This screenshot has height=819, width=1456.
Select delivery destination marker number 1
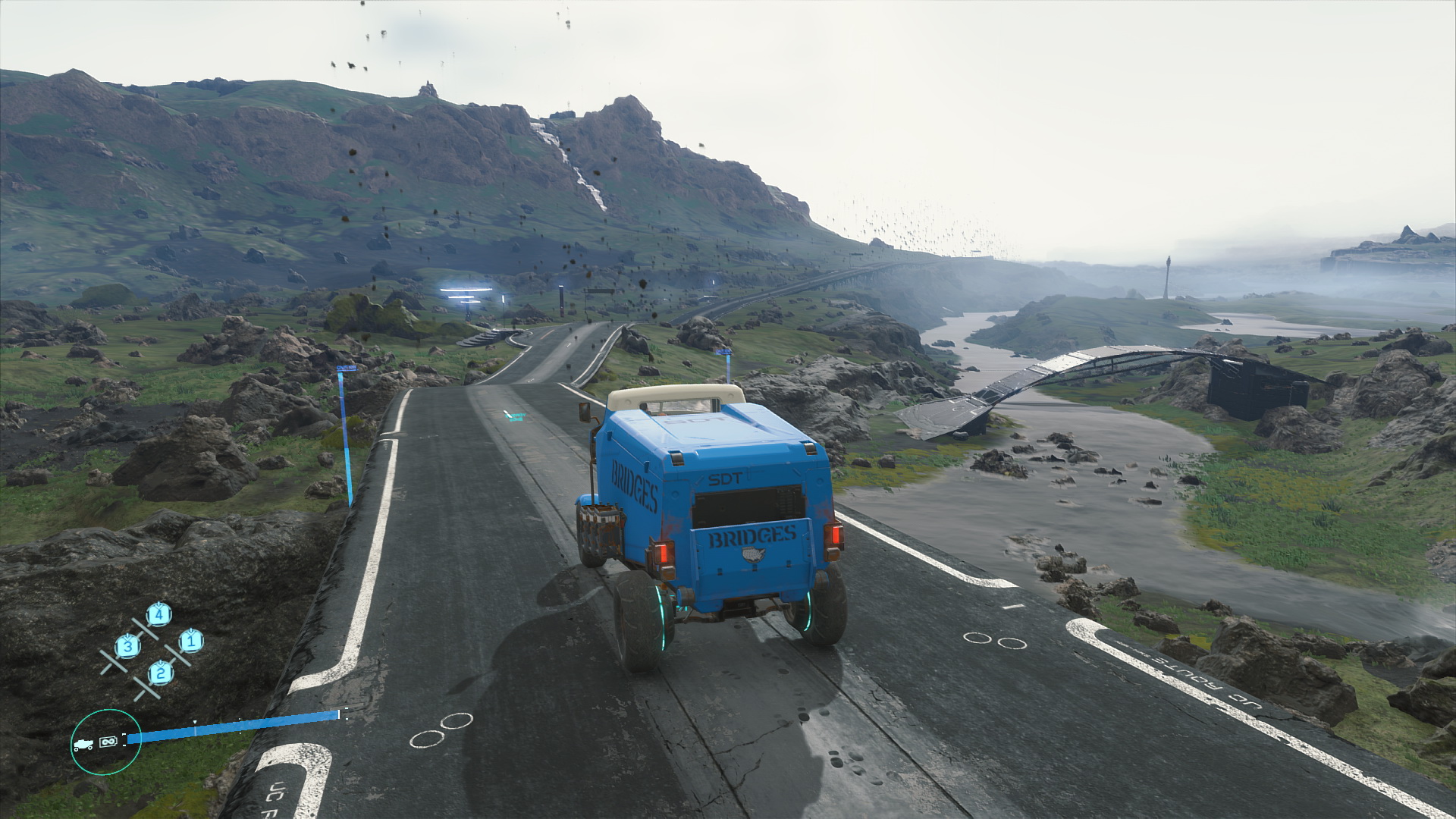(191, 642)
